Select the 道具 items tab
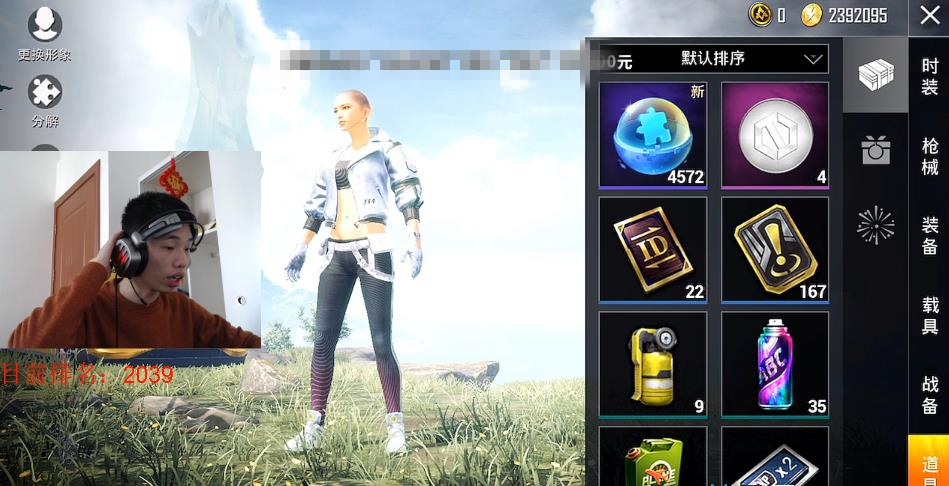This screenshot has width=949, height=486. pyautogui.click(x=929, y=464)
